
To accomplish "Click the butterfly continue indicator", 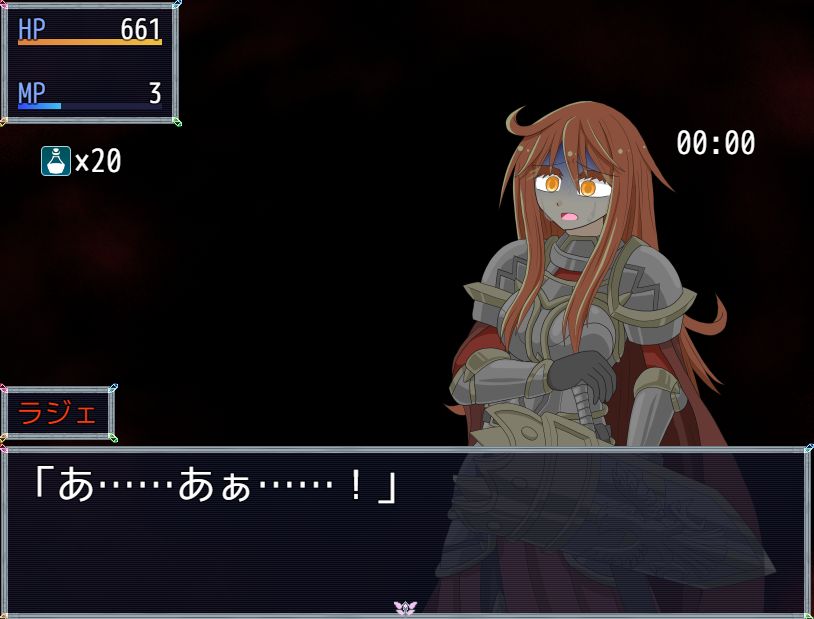I will [405, 608].
